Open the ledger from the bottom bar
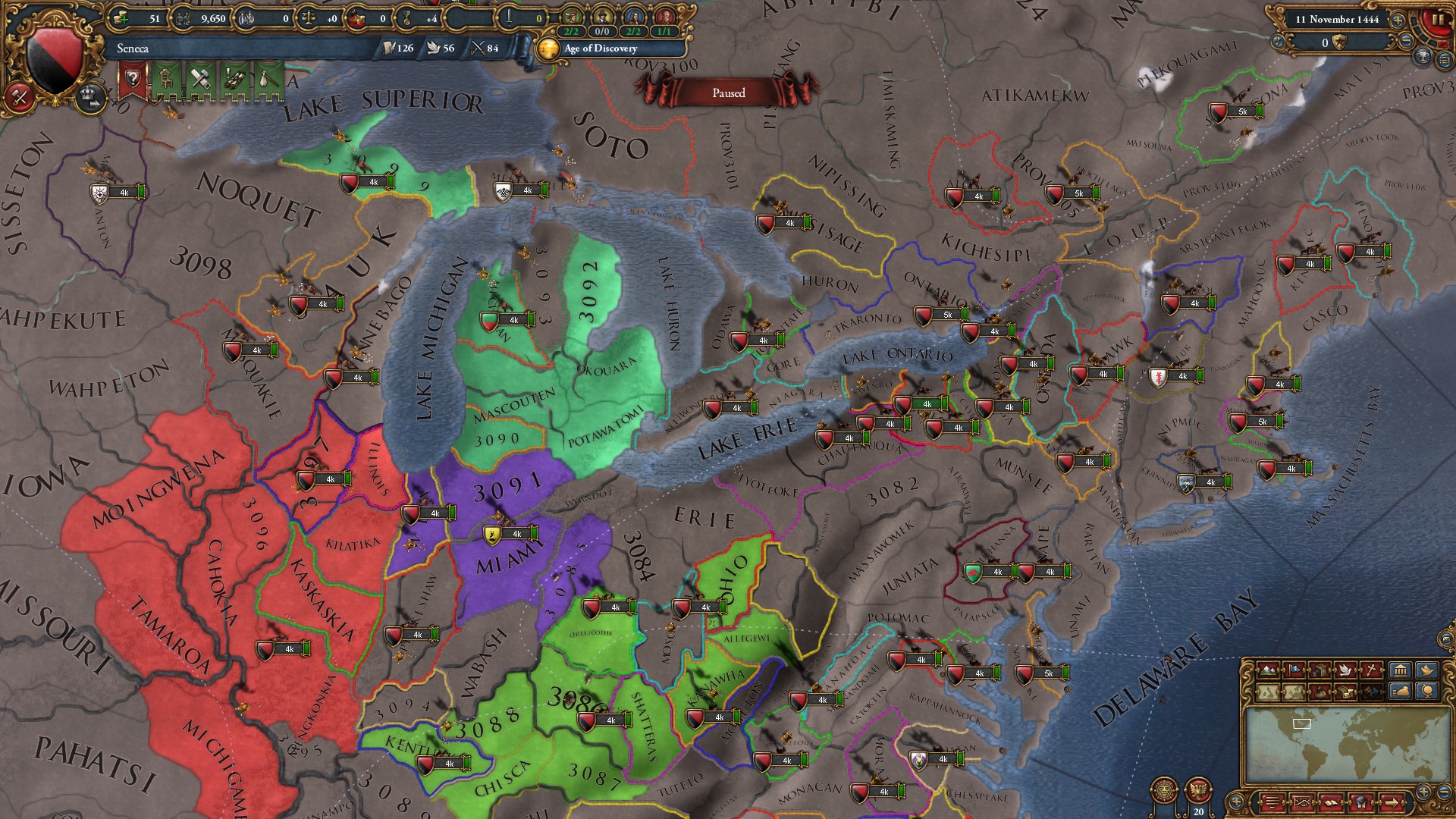The image size is (1456, 819). coord(1330,802)
